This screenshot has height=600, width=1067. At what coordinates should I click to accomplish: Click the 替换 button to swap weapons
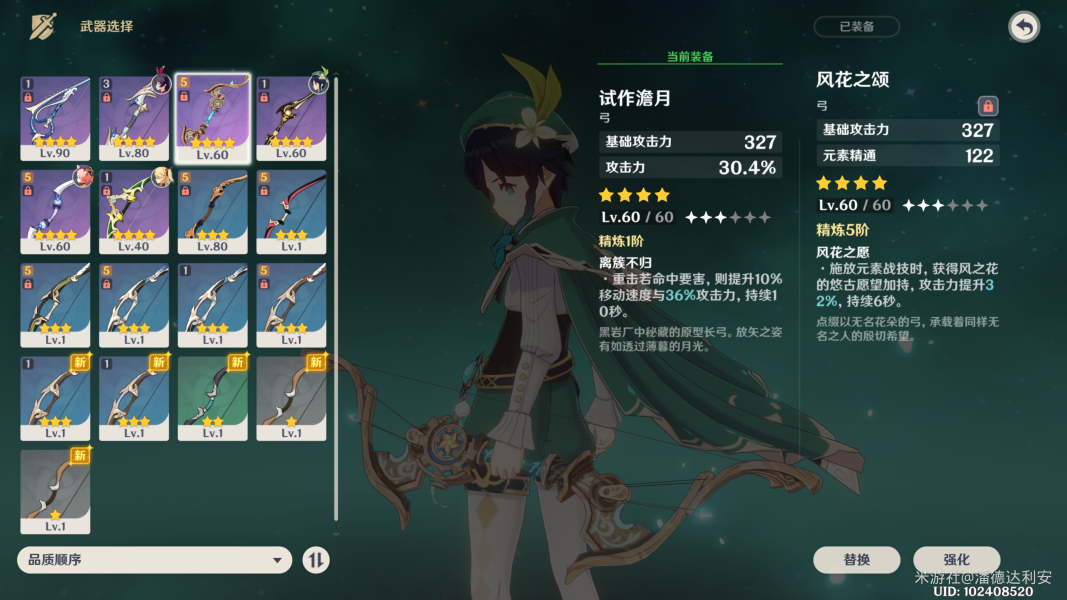pyautogui.click(x=856, y=560)
